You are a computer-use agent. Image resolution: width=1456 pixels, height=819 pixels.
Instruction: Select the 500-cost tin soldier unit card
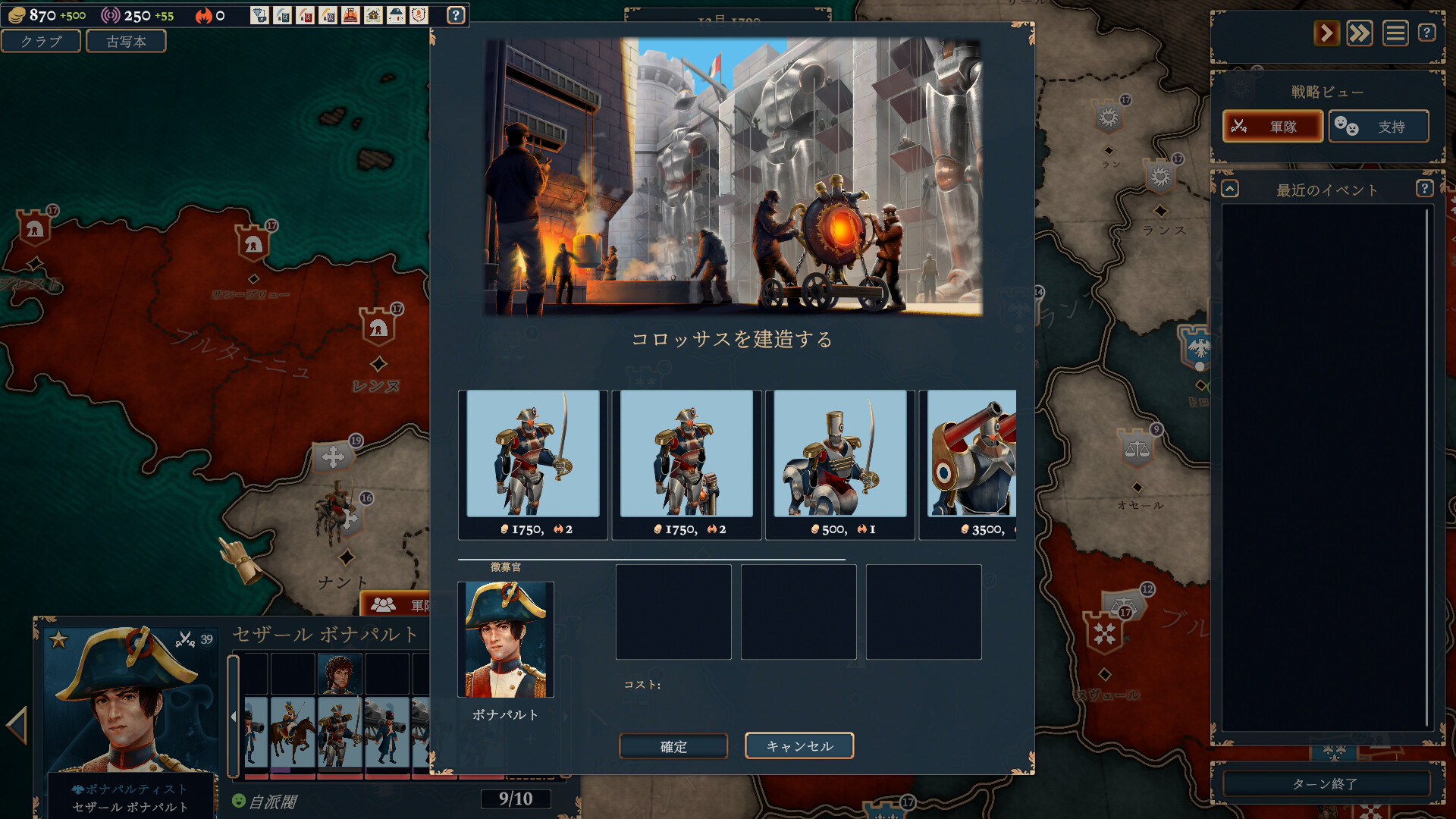pyautogui.click(x=840, y=463)
